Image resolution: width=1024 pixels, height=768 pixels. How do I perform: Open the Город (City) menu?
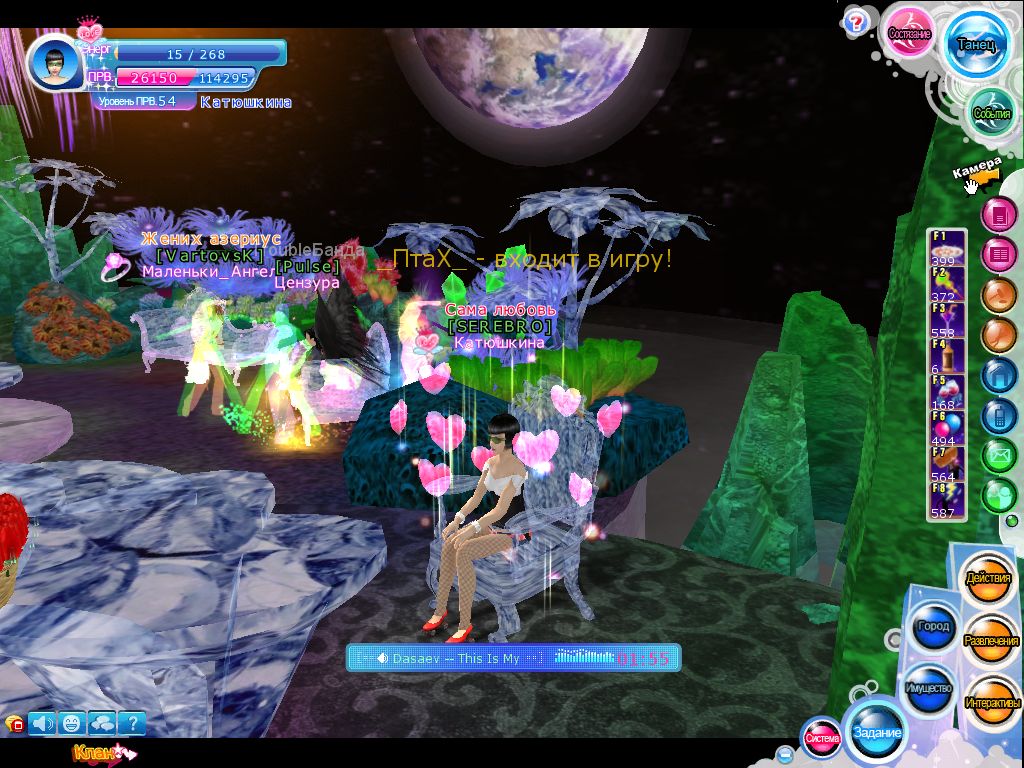tap(932, 627)
